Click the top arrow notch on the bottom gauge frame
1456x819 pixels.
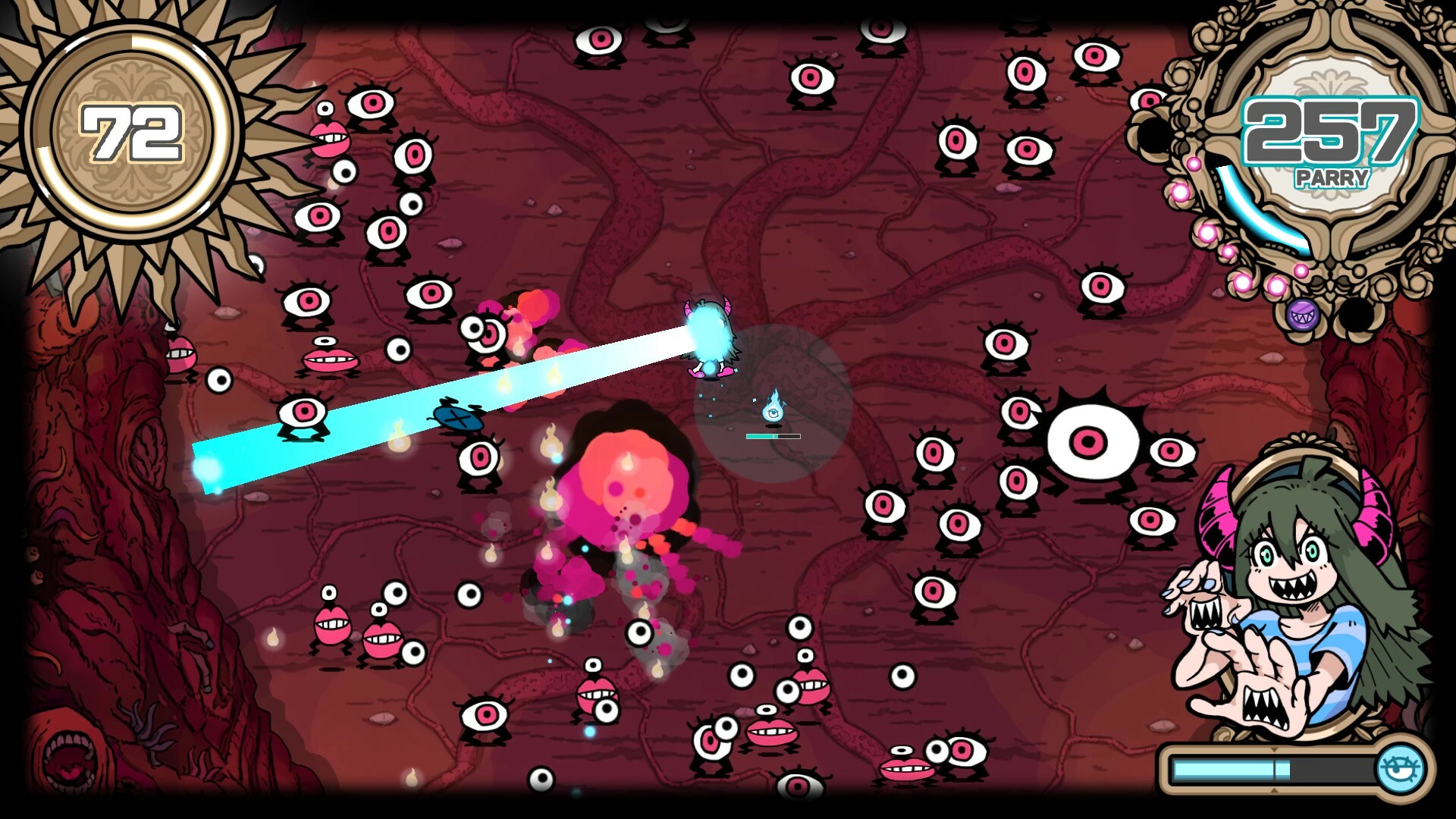tap(1275, 750)
